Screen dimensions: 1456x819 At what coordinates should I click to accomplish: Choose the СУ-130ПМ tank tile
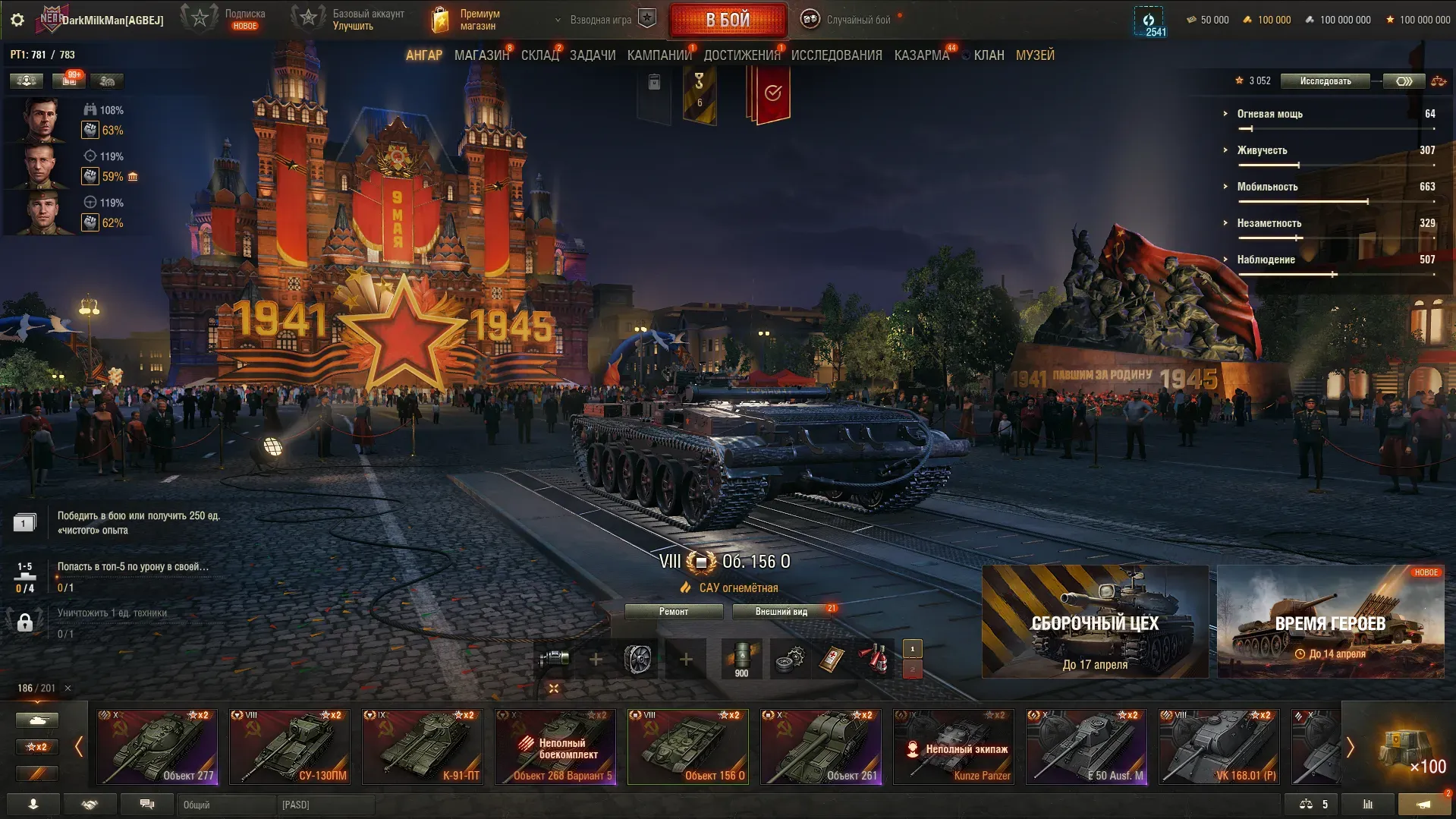290,746
